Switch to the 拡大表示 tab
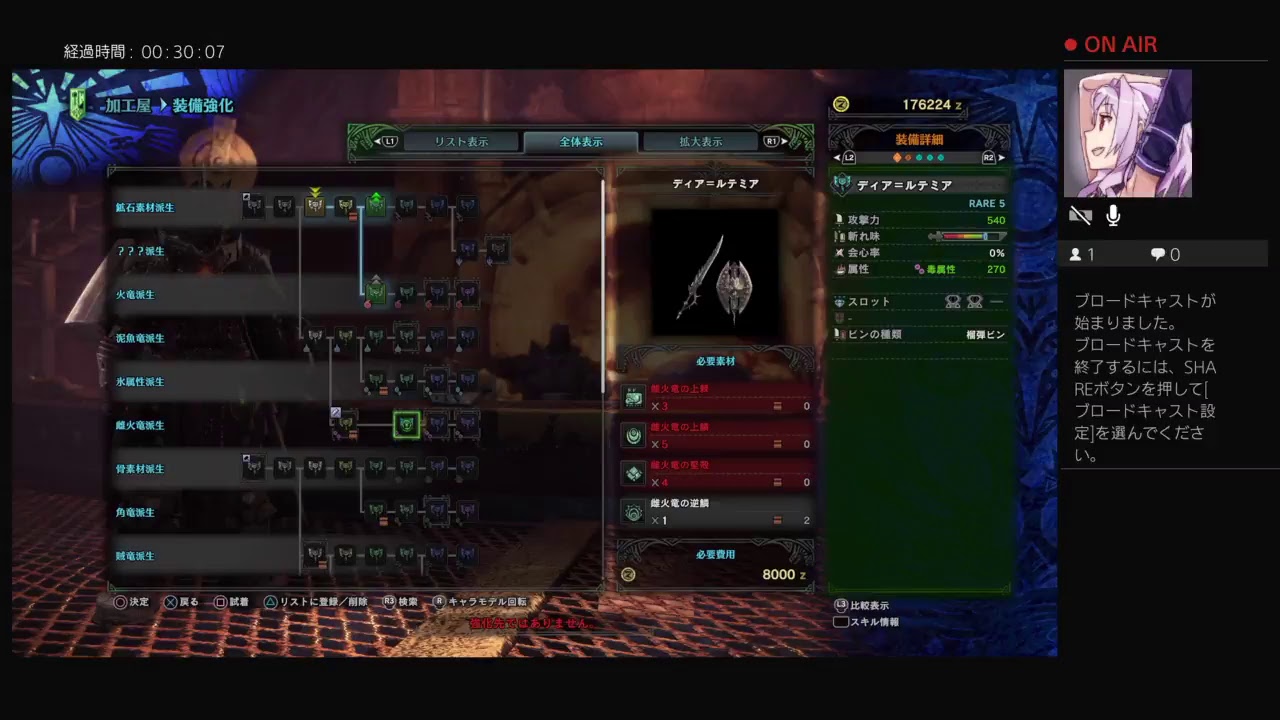The height and width of the screenshot is (720, 1280). tap(699, 141)
